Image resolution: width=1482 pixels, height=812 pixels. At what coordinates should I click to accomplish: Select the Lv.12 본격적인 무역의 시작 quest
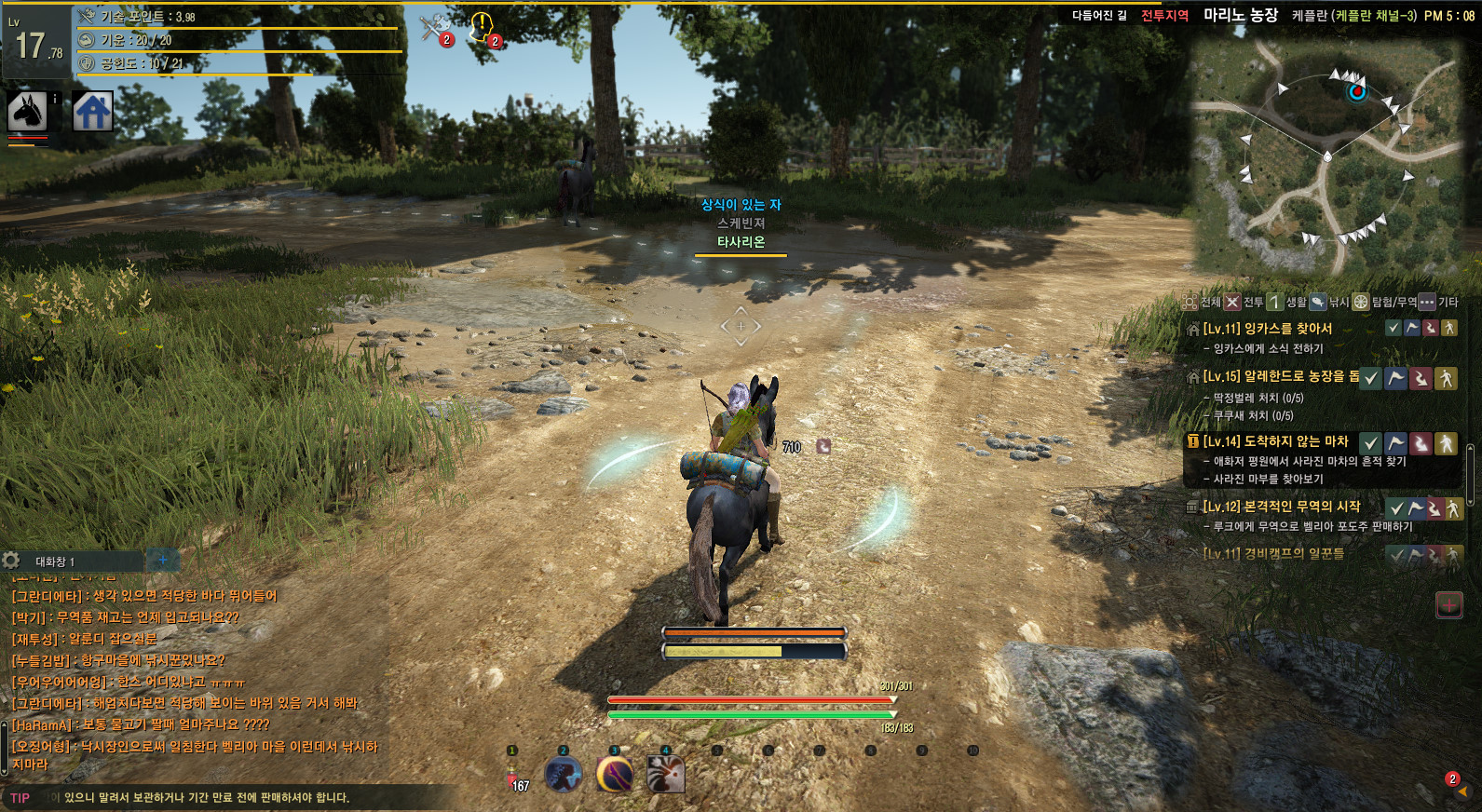pyautogui.click(x=1281, y=507)
